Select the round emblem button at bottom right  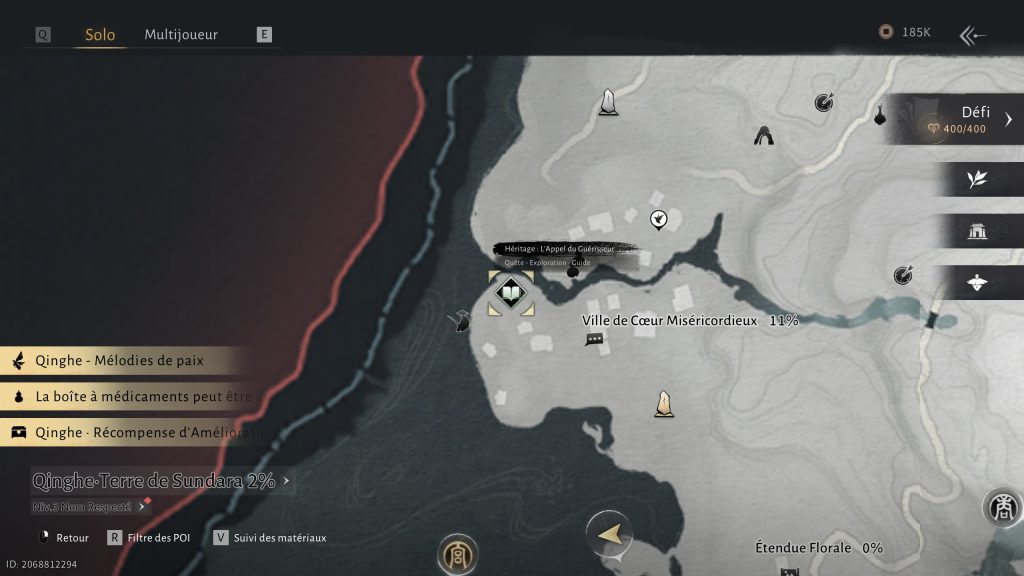[x=1001, y=508]
